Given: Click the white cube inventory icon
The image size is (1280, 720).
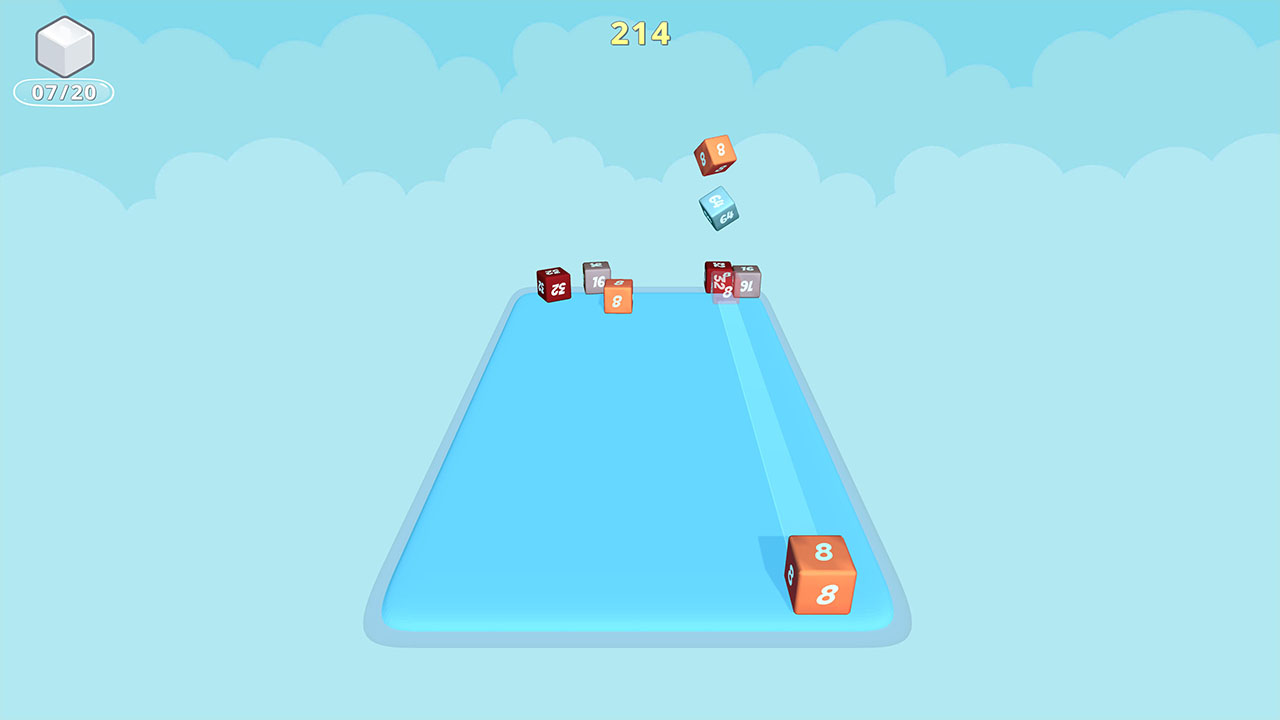Looking at the screenshot, I should (x=63, y=48).
